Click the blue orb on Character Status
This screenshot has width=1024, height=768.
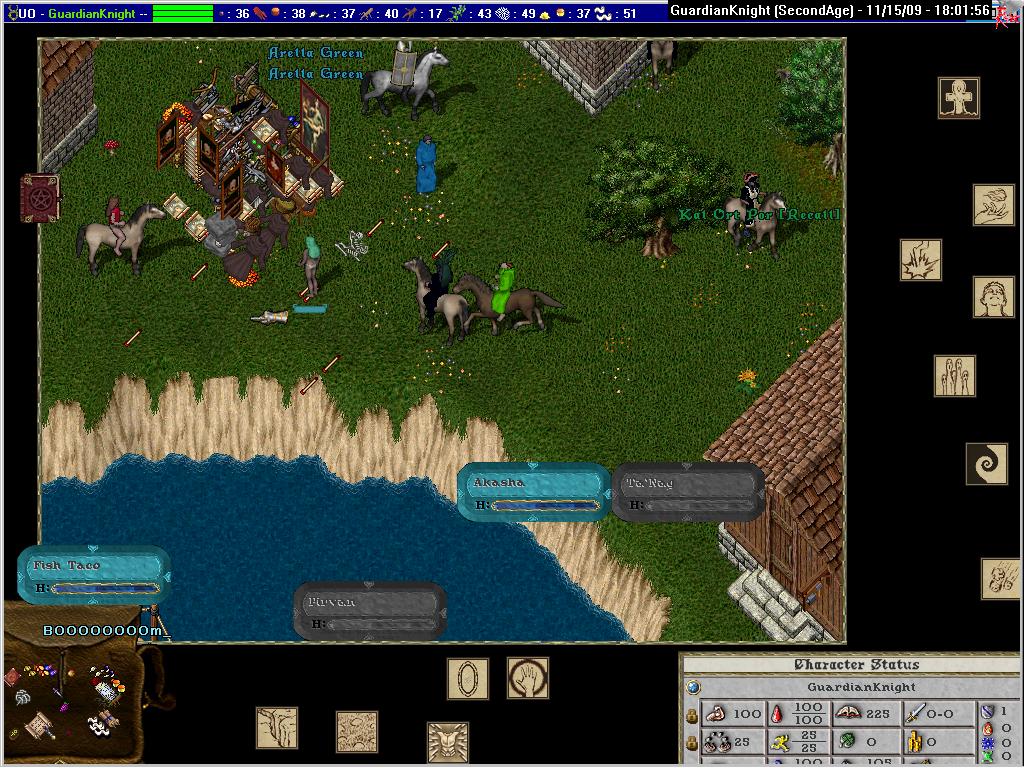[x=694, y=688]
